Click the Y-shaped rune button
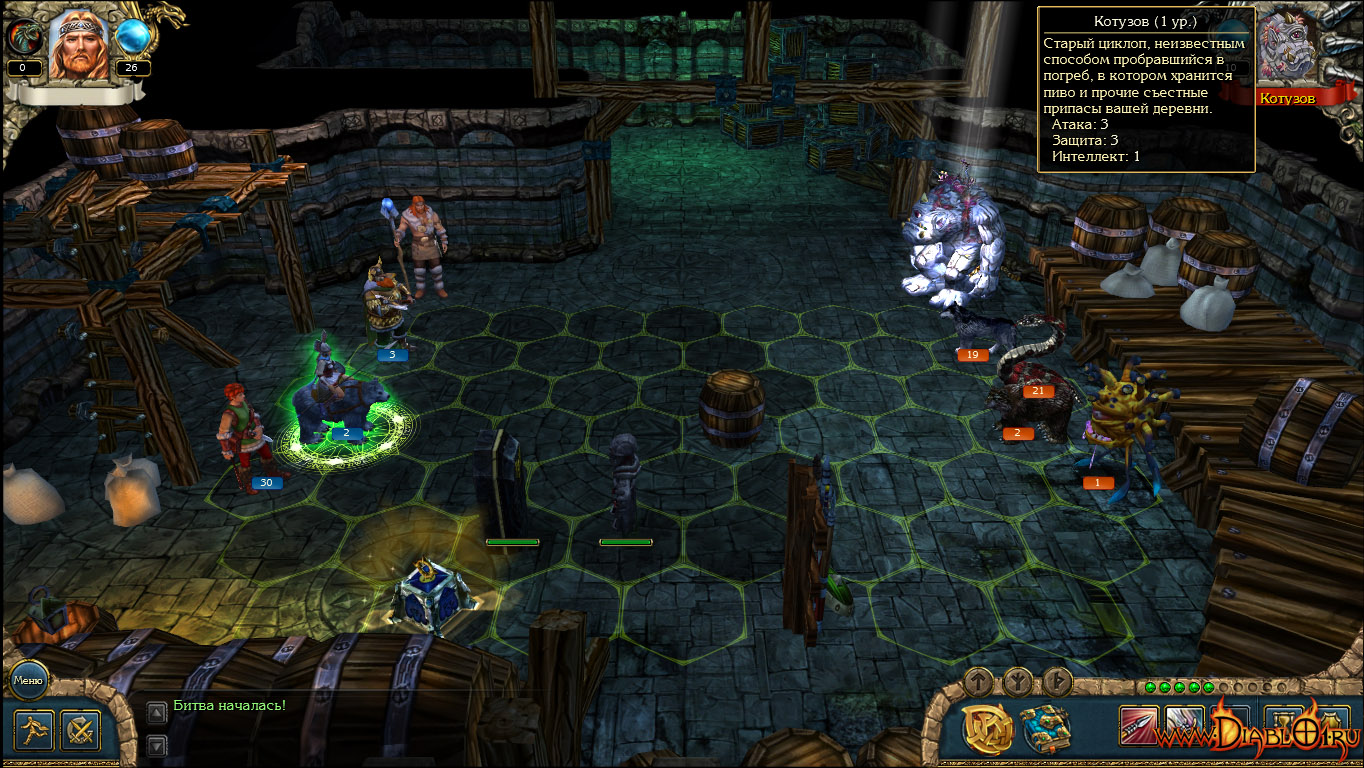Screen dimensions: 1364x768 [x=1018, y=683]
